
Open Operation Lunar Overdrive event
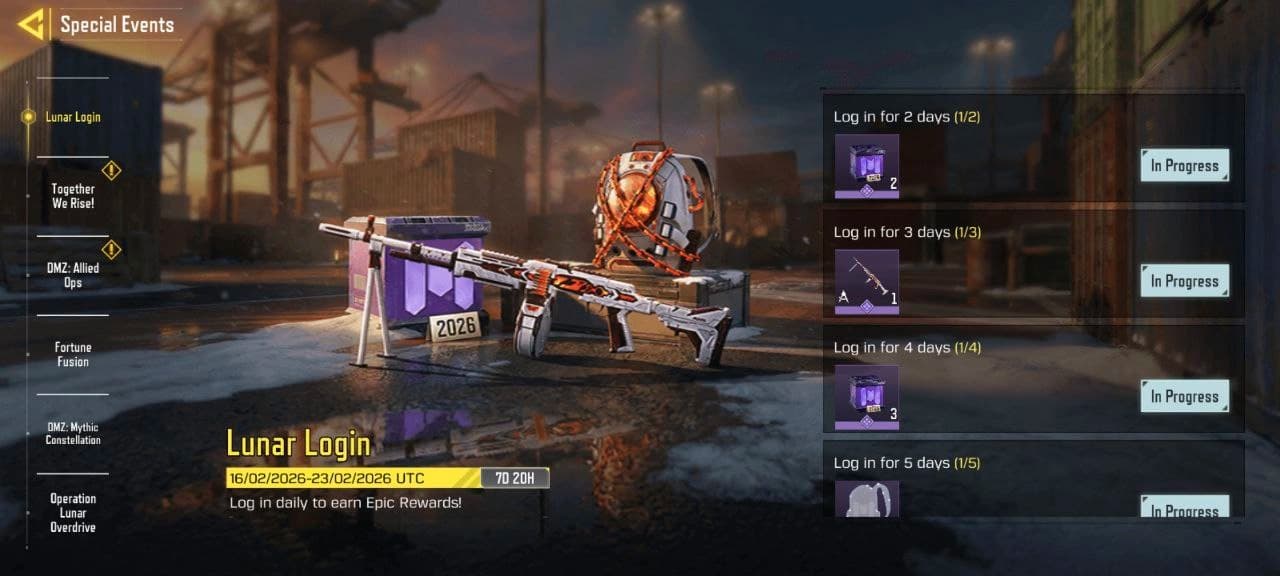coord(73,512)
